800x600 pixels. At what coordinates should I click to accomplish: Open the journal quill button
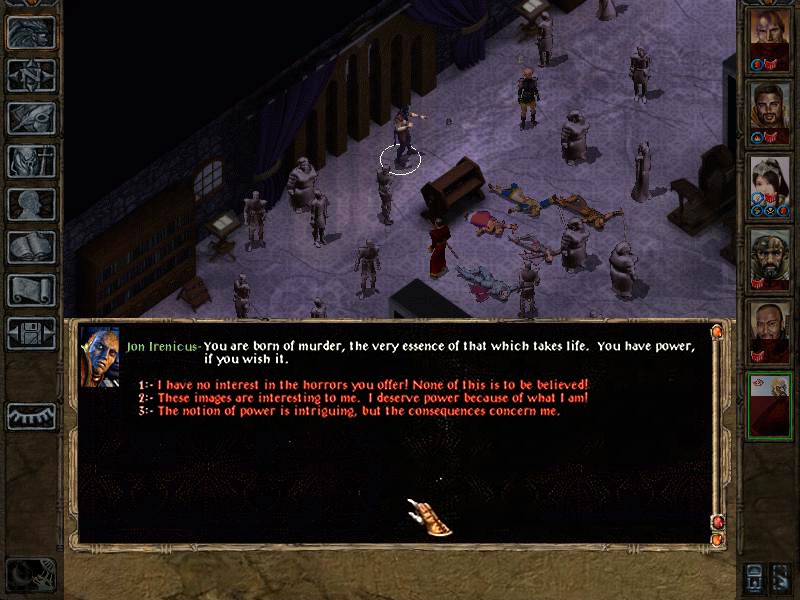coord(31,118)
